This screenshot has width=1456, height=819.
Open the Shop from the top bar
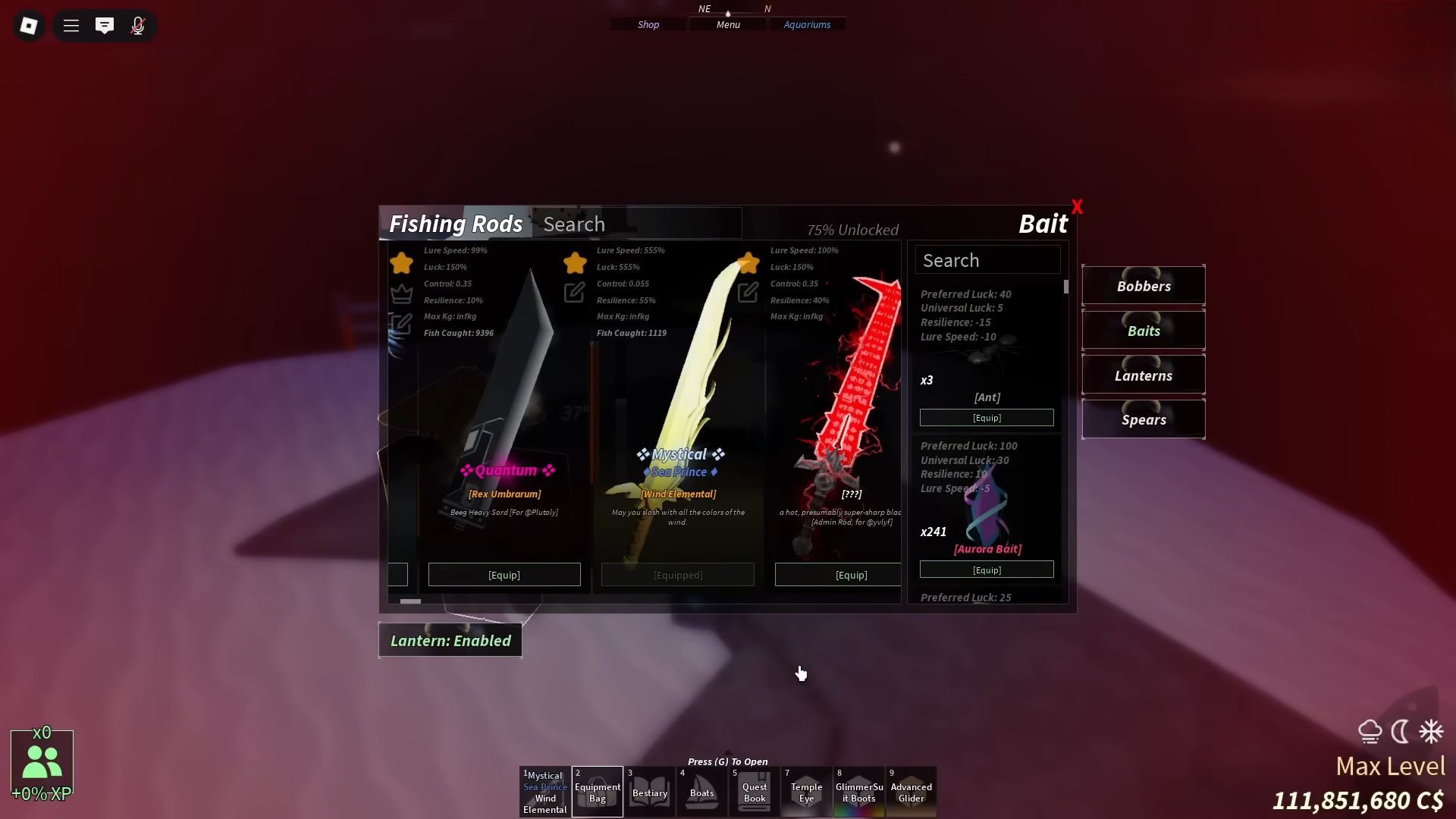[x=648, y=25]
